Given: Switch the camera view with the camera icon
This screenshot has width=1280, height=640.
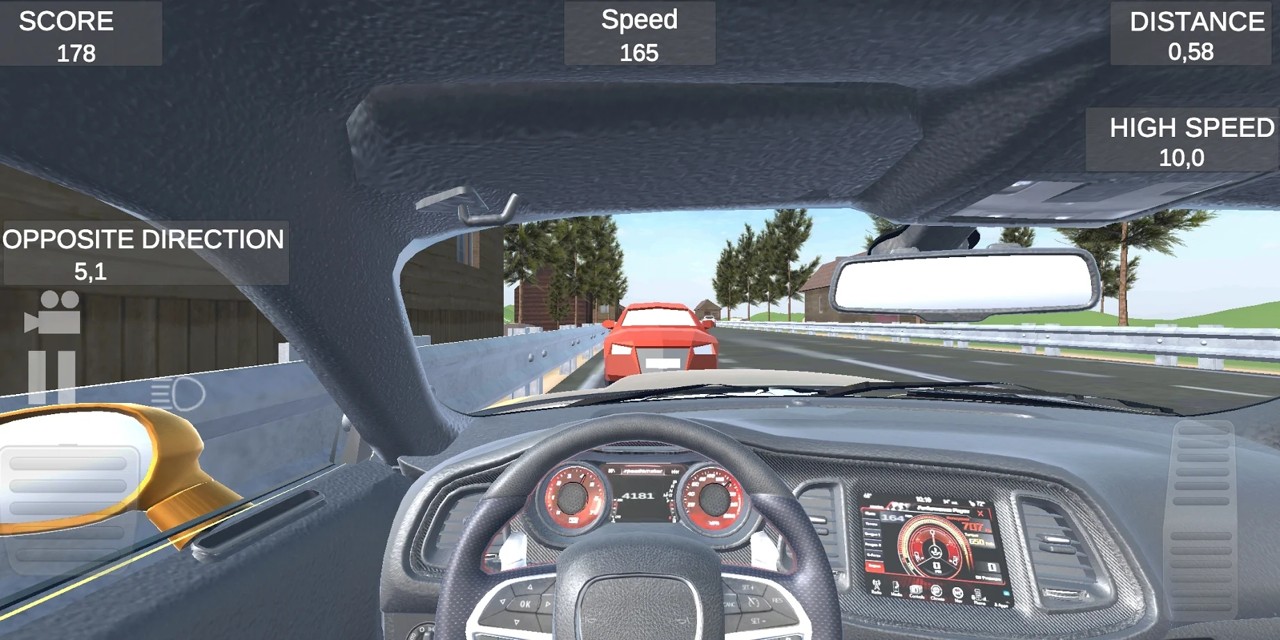Looking at the screenshot, I should [x=52, y=311].
